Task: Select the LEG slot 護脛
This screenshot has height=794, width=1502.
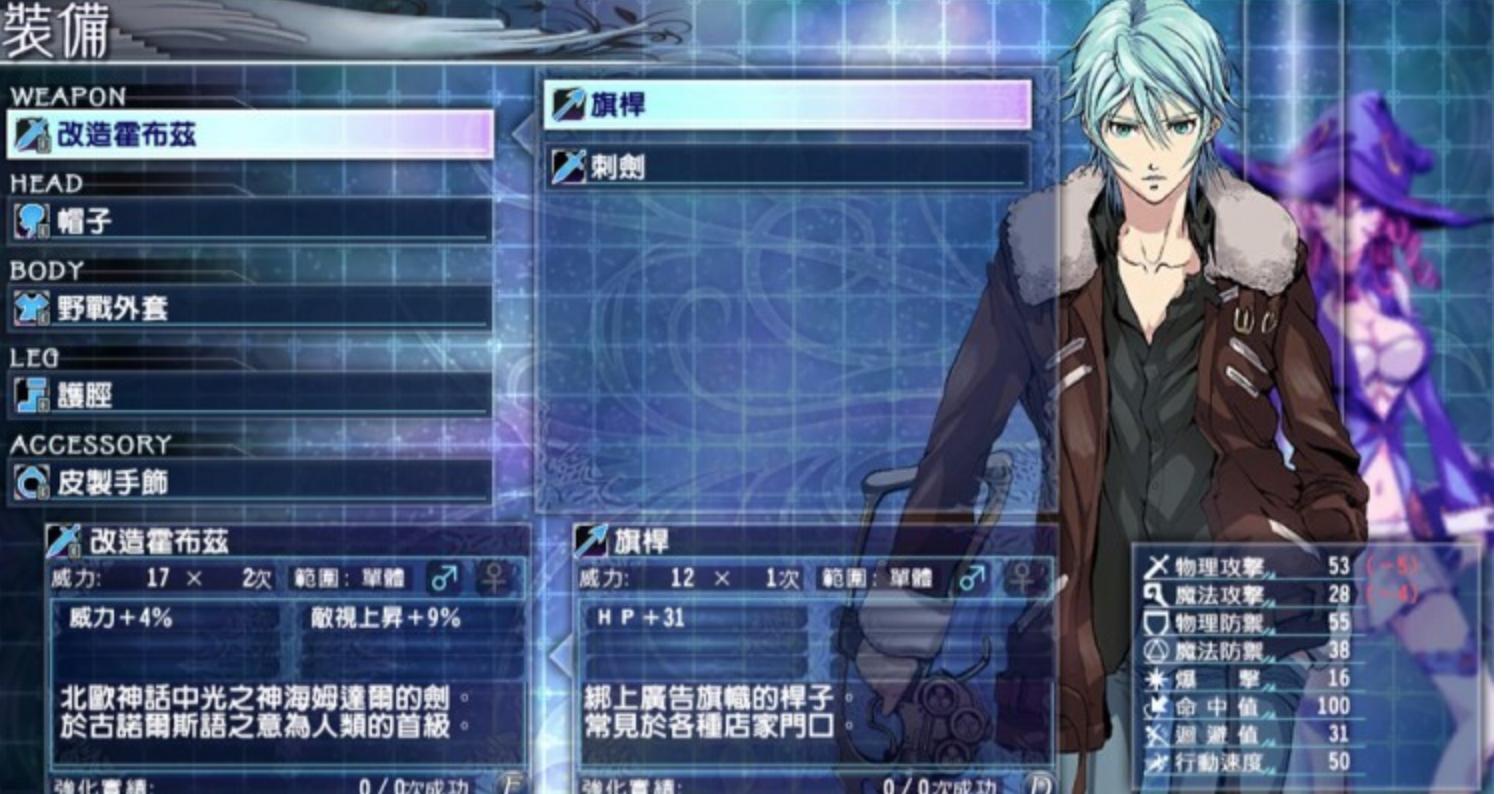Action: [250, 395]
